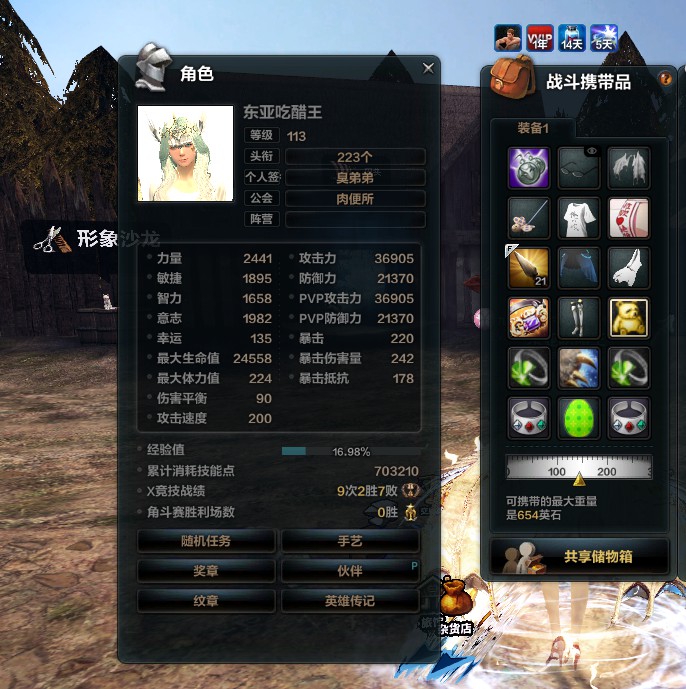Screen dimensions: 686x689
Task: Open the 伙伴 companion panel
Action: click(x=350, y=571)
